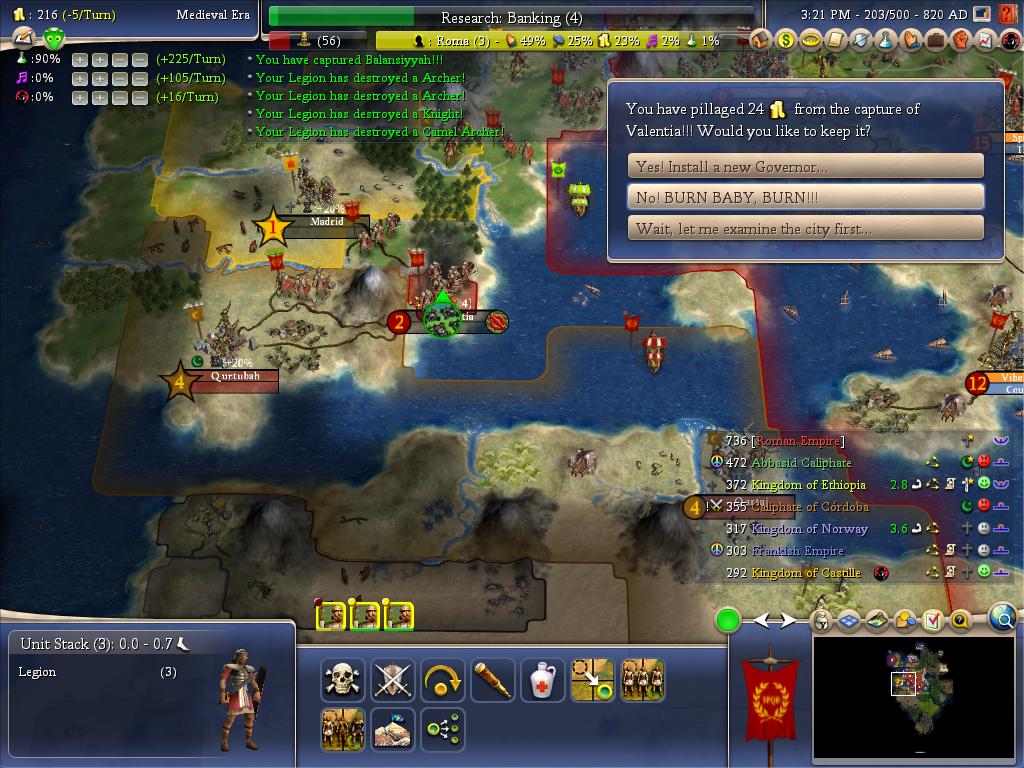
Task: Click the world minimap
Action: coord(915,696)
